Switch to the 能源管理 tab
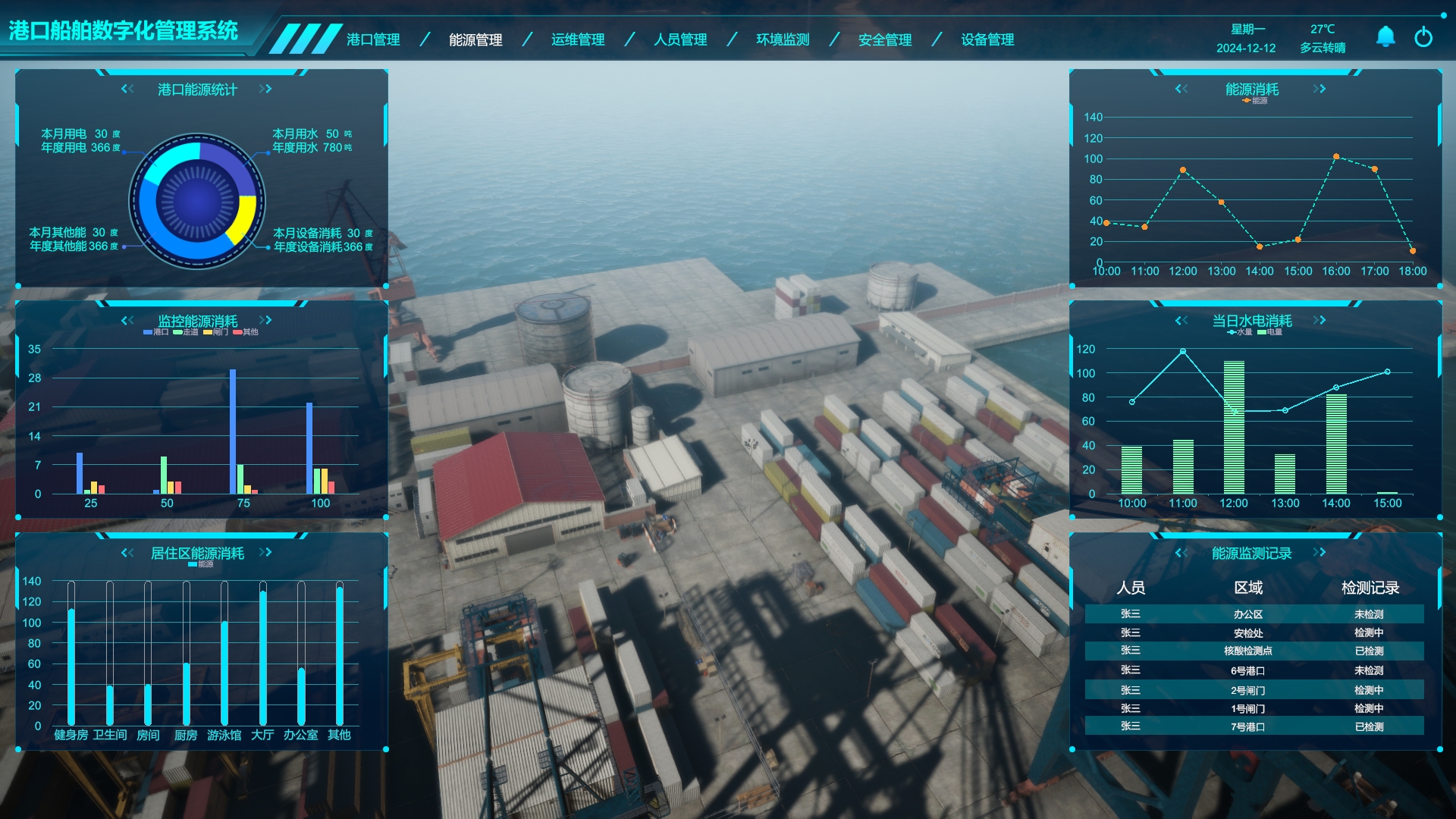The height and width of the screenshot is (819, 1456). click(x=475, y=39)
